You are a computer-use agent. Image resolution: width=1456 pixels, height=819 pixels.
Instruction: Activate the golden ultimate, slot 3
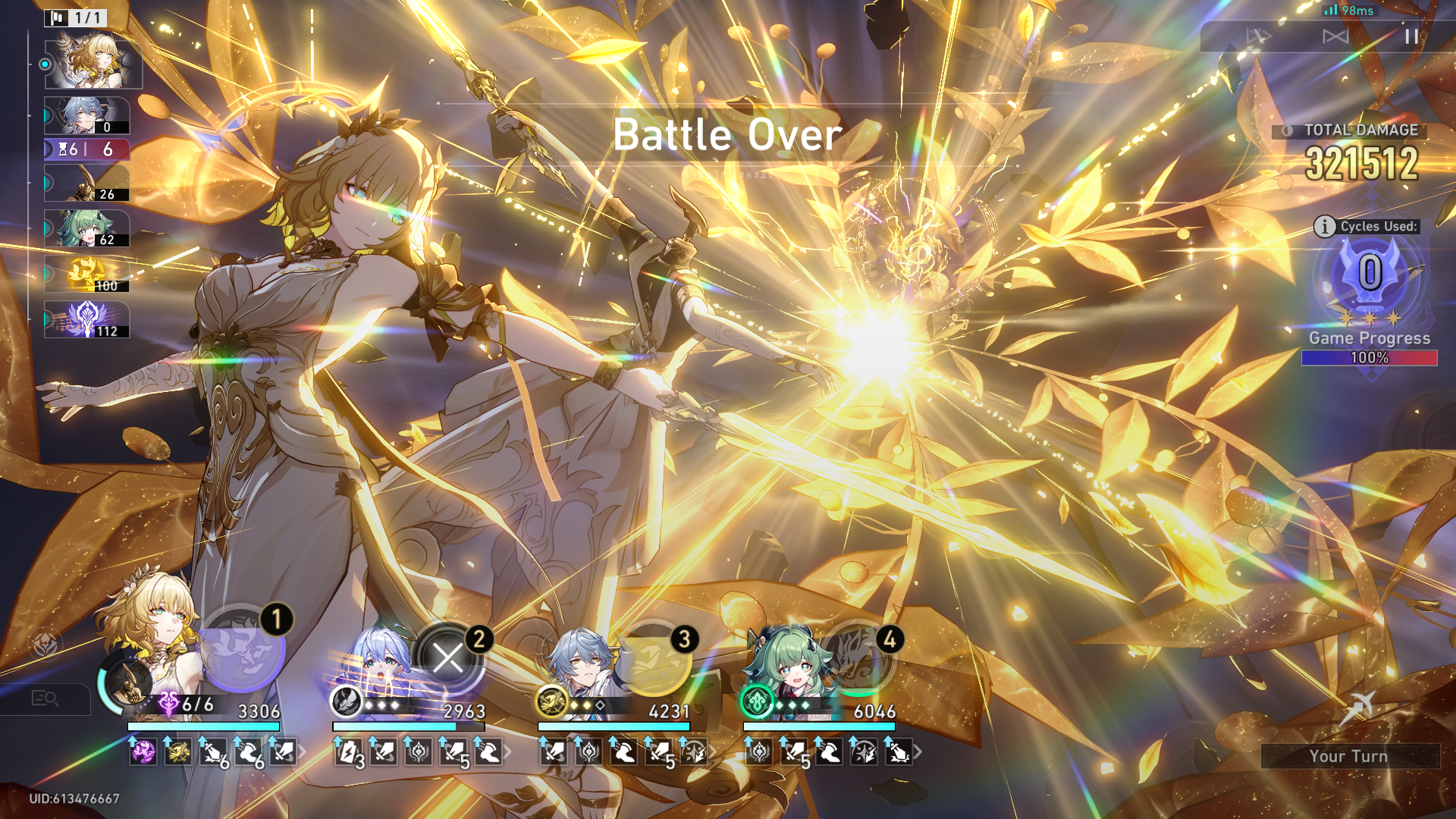click(x=654, y=658)
